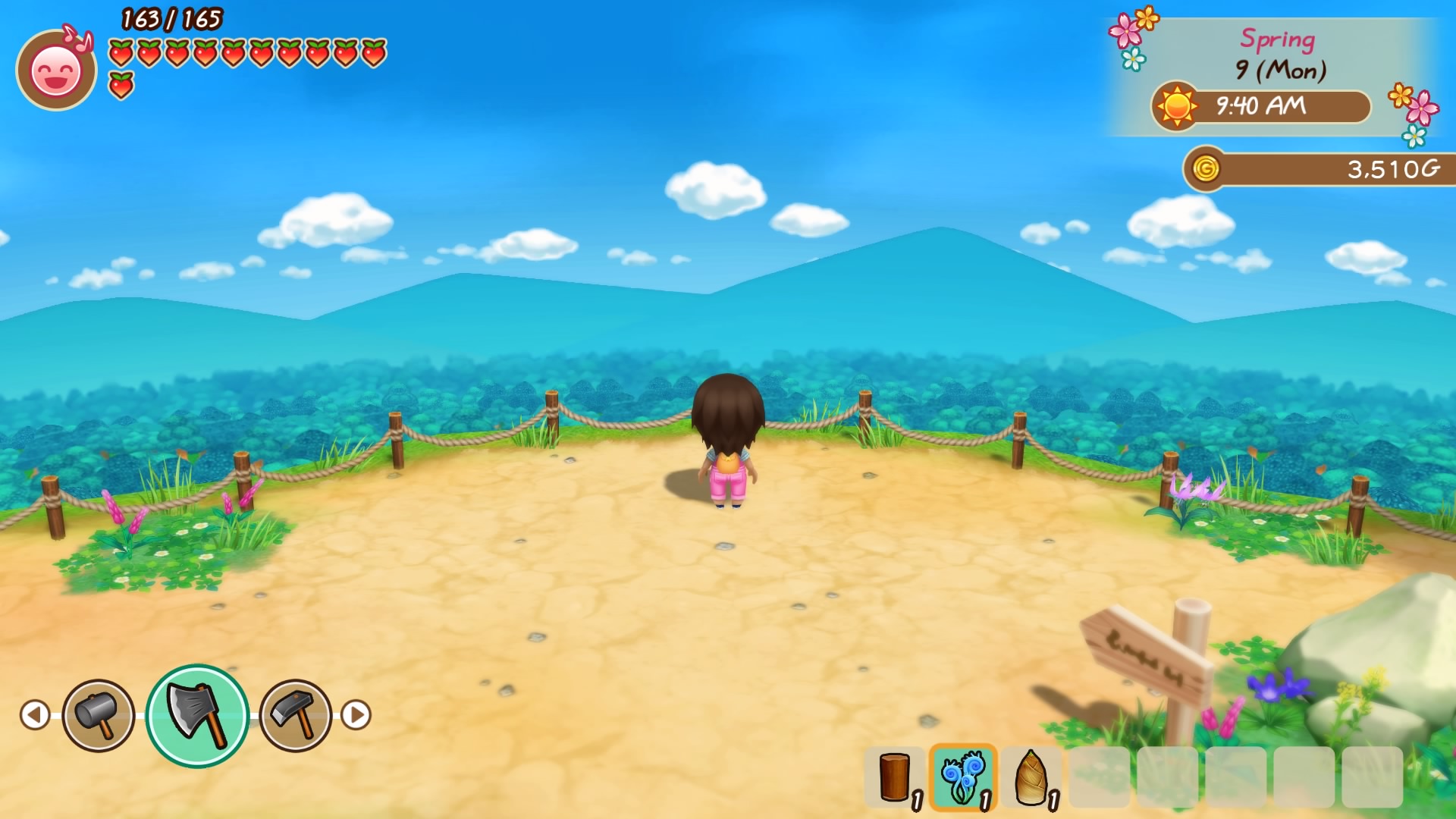Switch to the round mallet tool
This screenshot has width=1456, height=819.
pyautogui.click(x=99, y=715)
